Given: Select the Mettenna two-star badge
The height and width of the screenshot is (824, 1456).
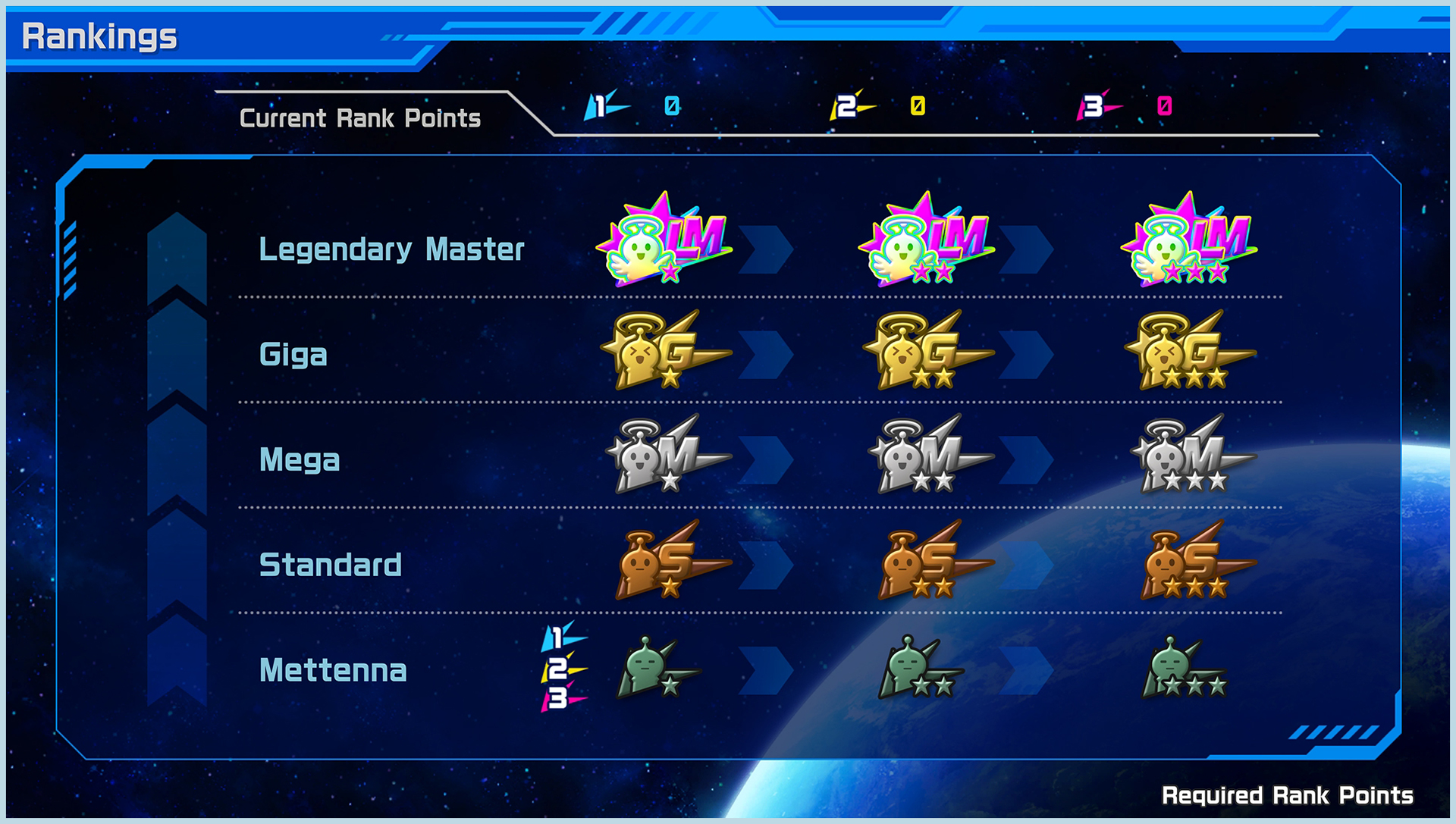Looking at the screenshot, I should point(919,668).
